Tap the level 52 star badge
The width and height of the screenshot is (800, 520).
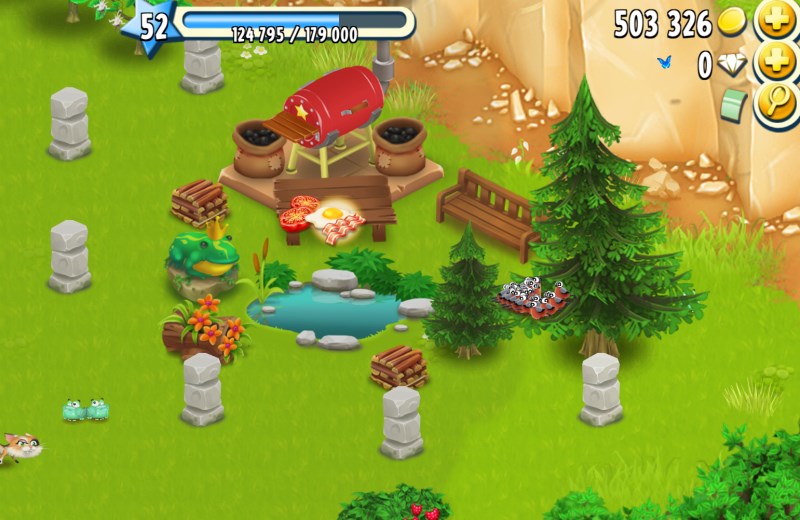coord(153,27)
